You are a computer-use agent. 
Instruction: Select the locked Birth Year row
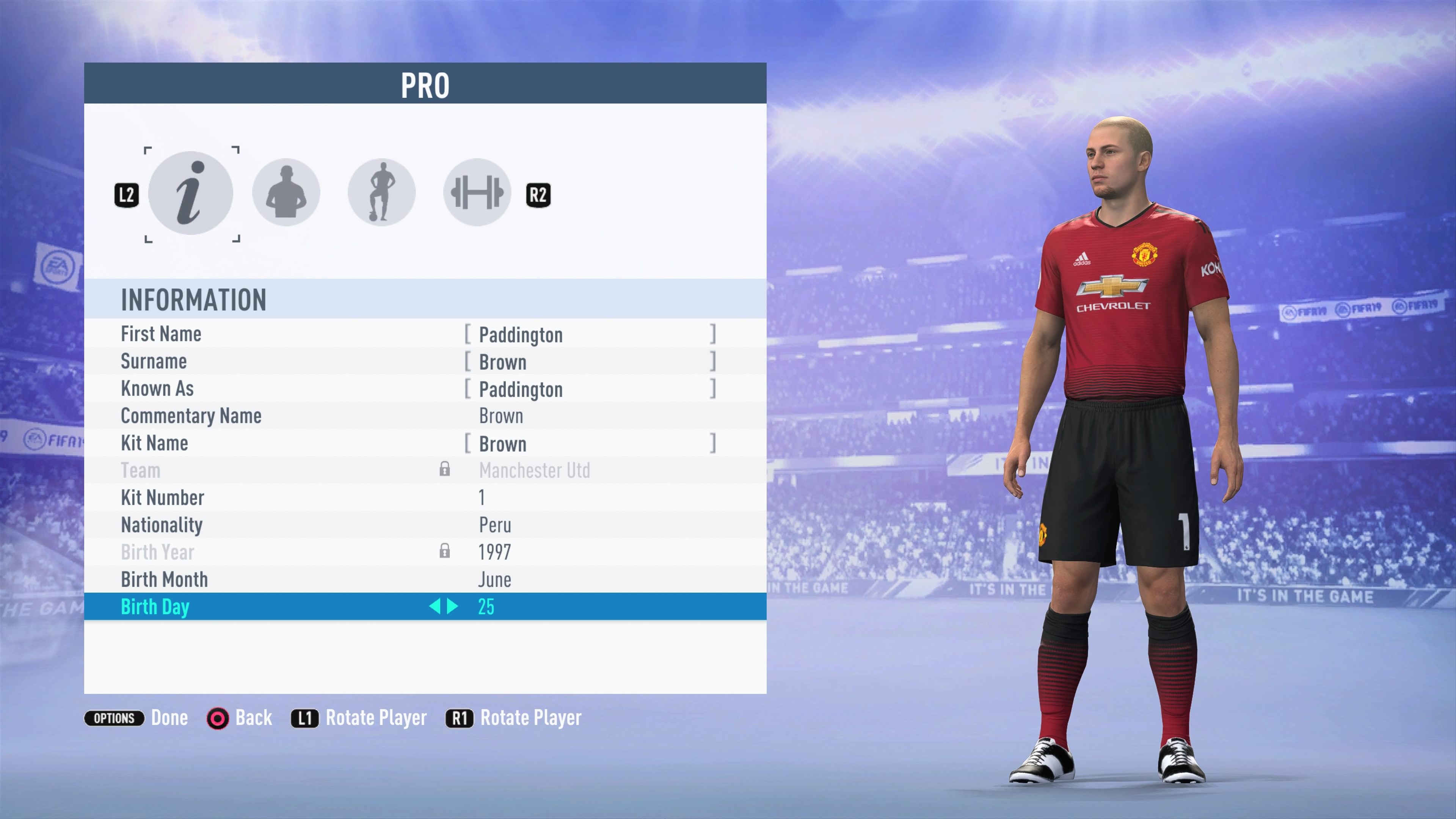425,552
